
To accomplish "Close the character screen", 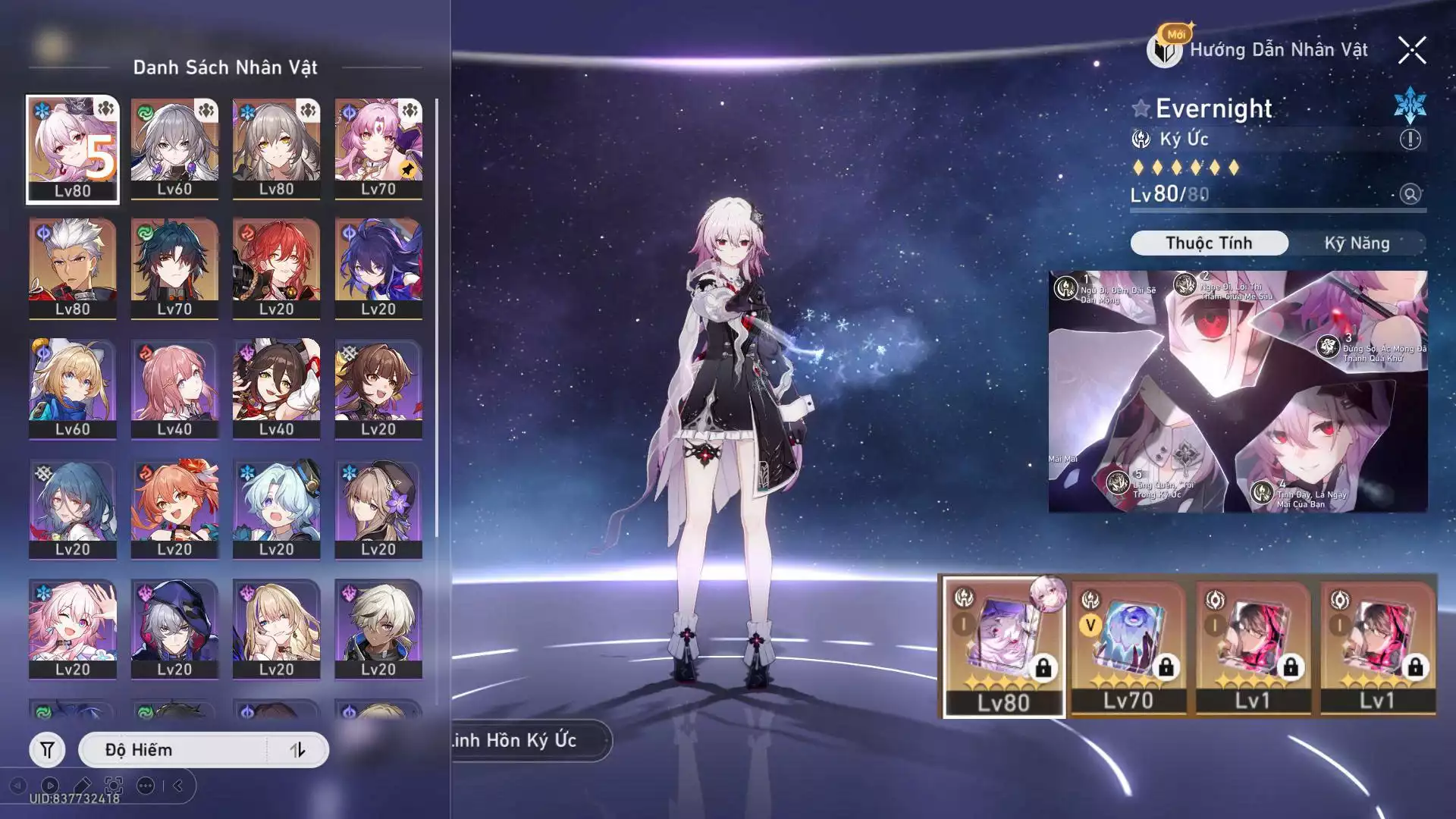I will point(1411,51).
